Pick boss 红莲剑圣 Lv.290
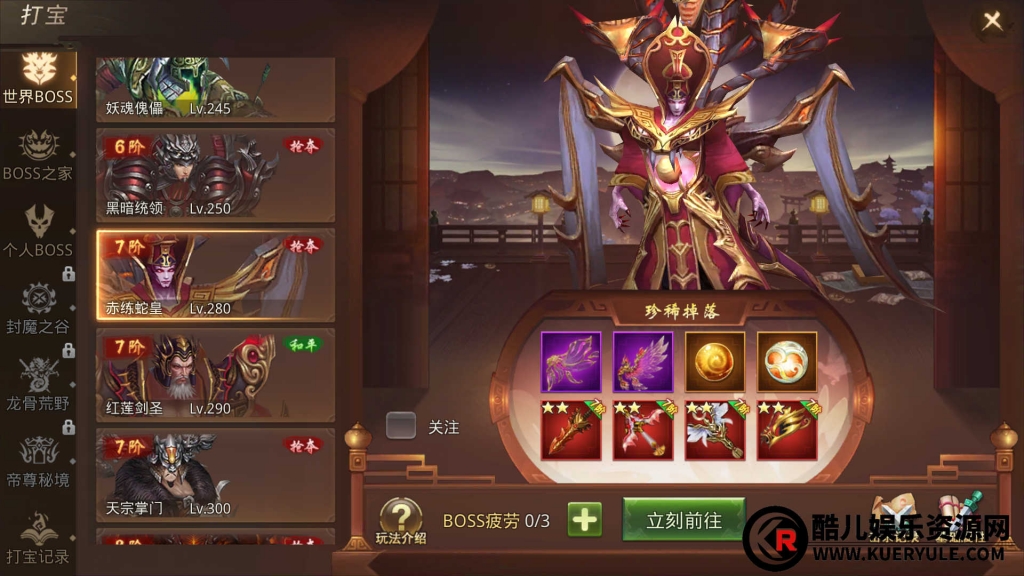 pos(215,374)
